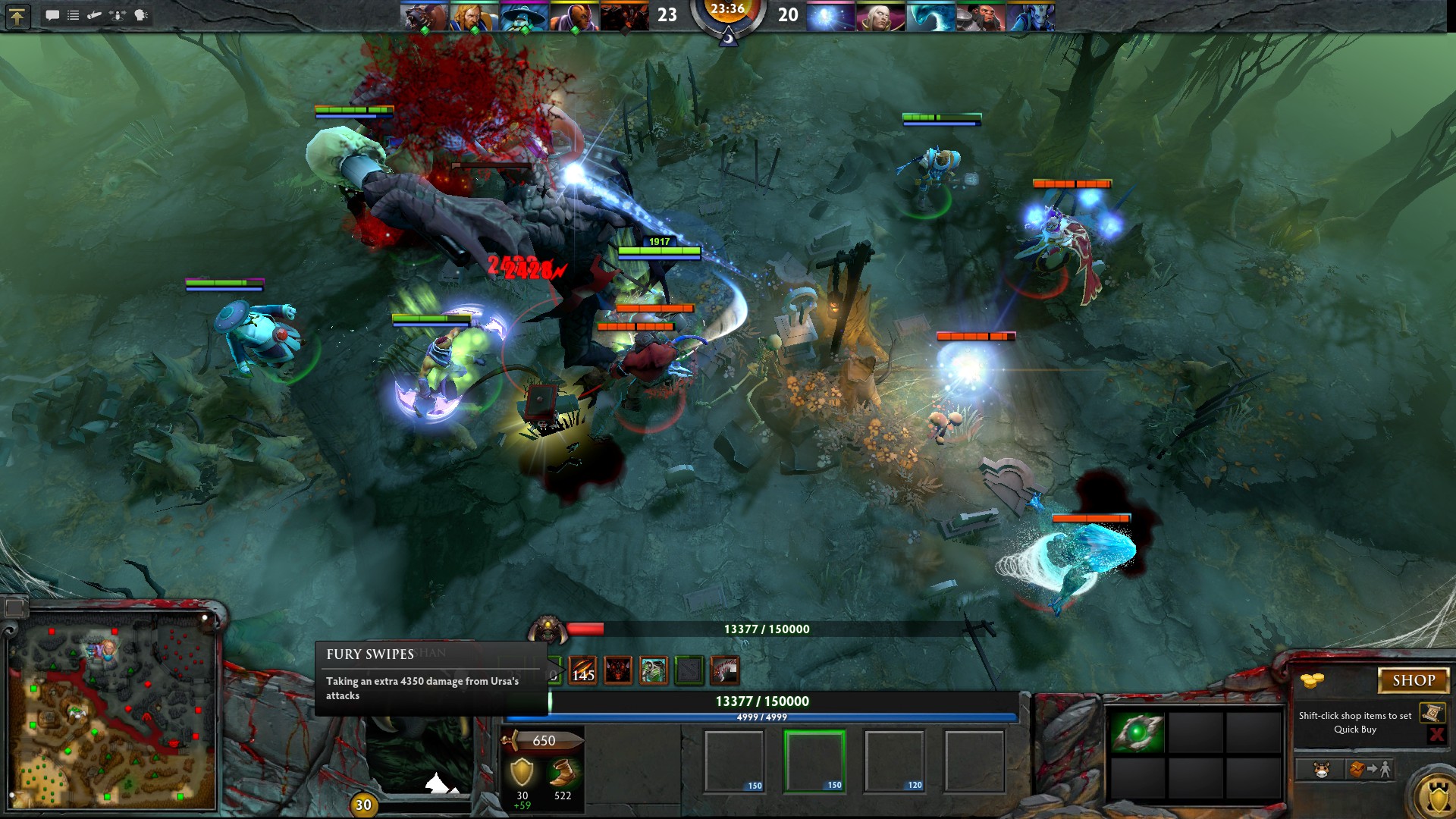Viewport: 1456px width, 819px height.
Task: Show the scoreboard list icon
Action: click(74, 15)
